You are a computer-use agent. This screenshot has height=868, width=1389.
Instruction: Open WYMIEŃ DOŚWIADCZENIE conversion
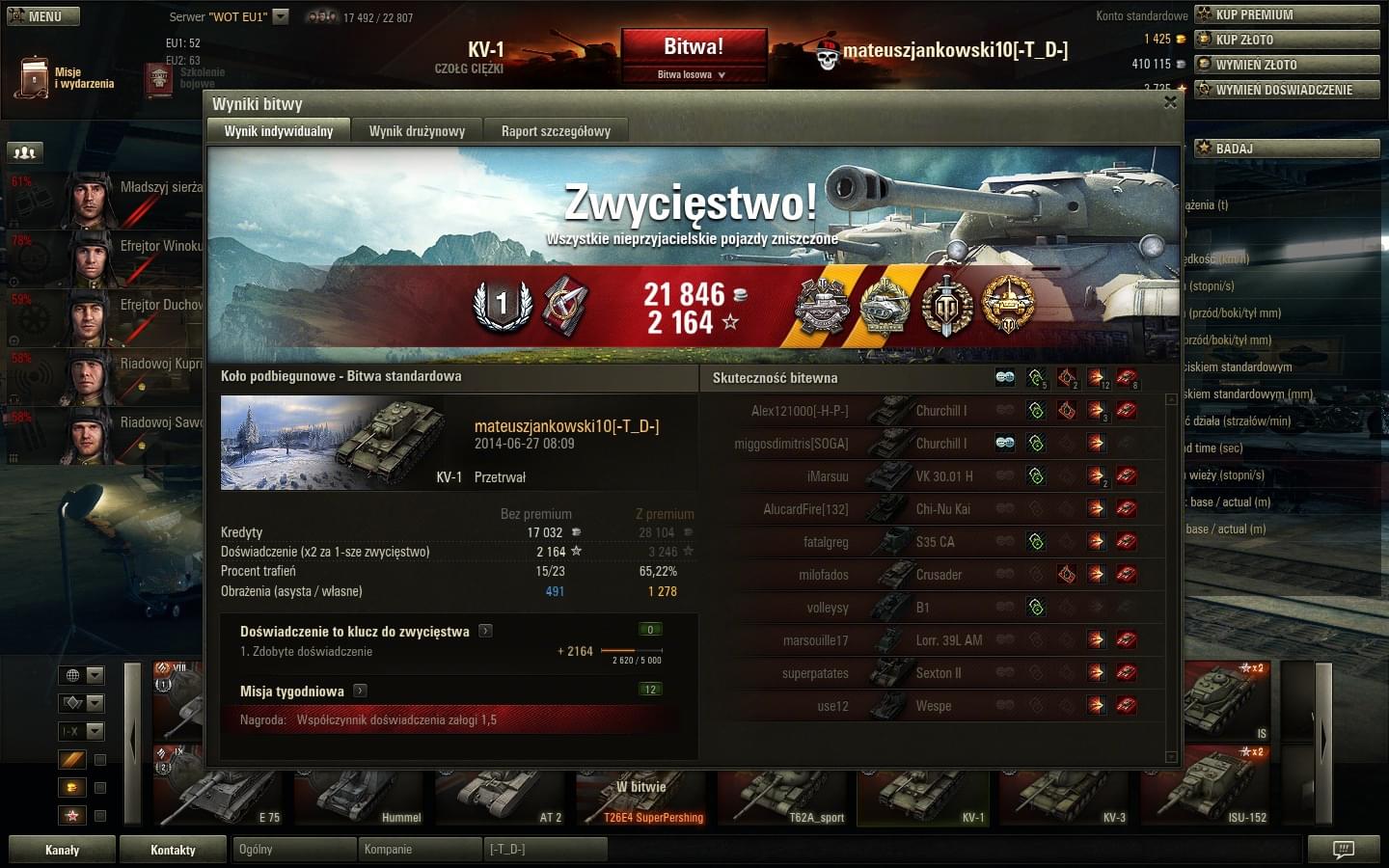pos(1288,90)
